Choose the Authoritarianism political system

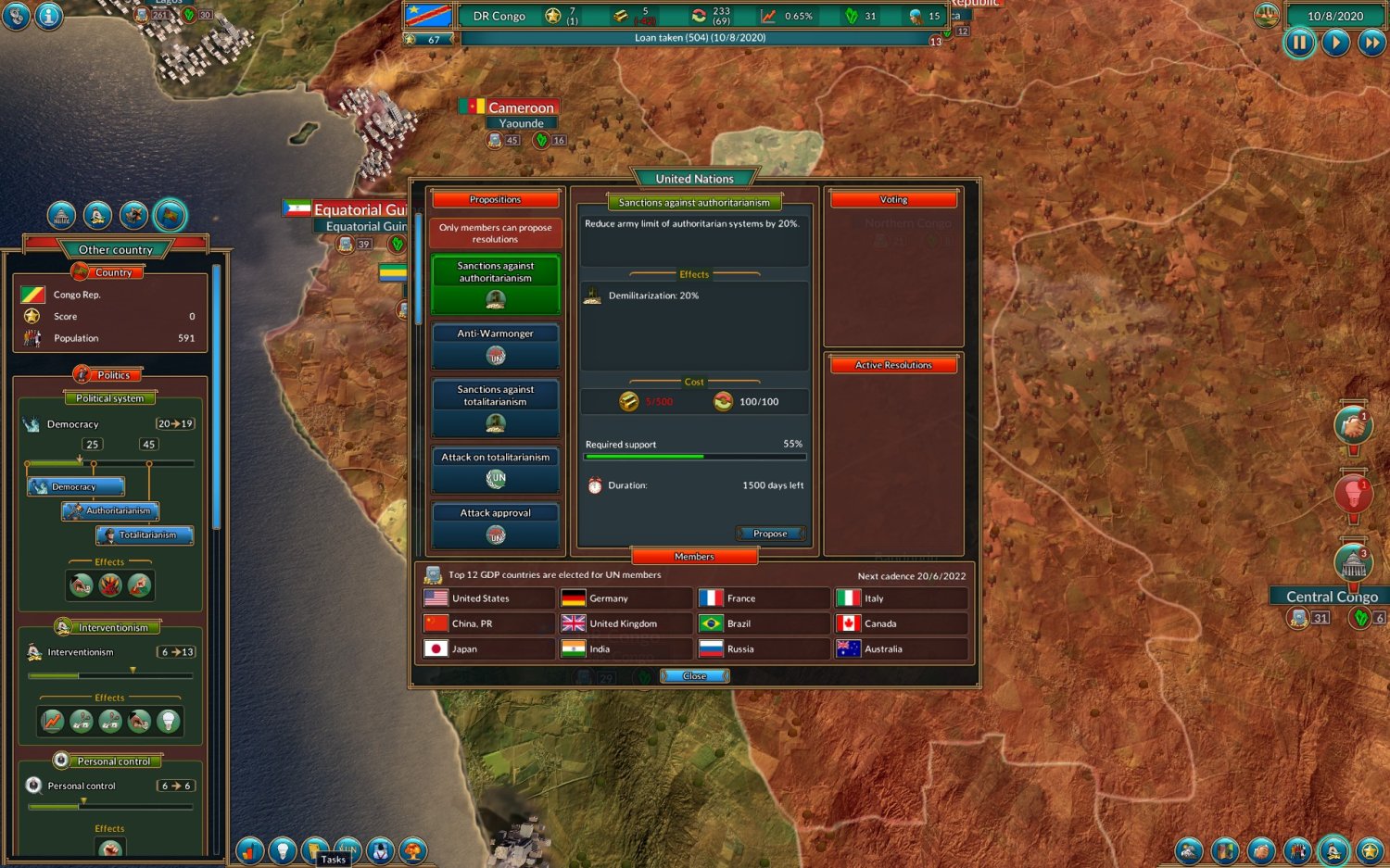click(x=111, y=511)
